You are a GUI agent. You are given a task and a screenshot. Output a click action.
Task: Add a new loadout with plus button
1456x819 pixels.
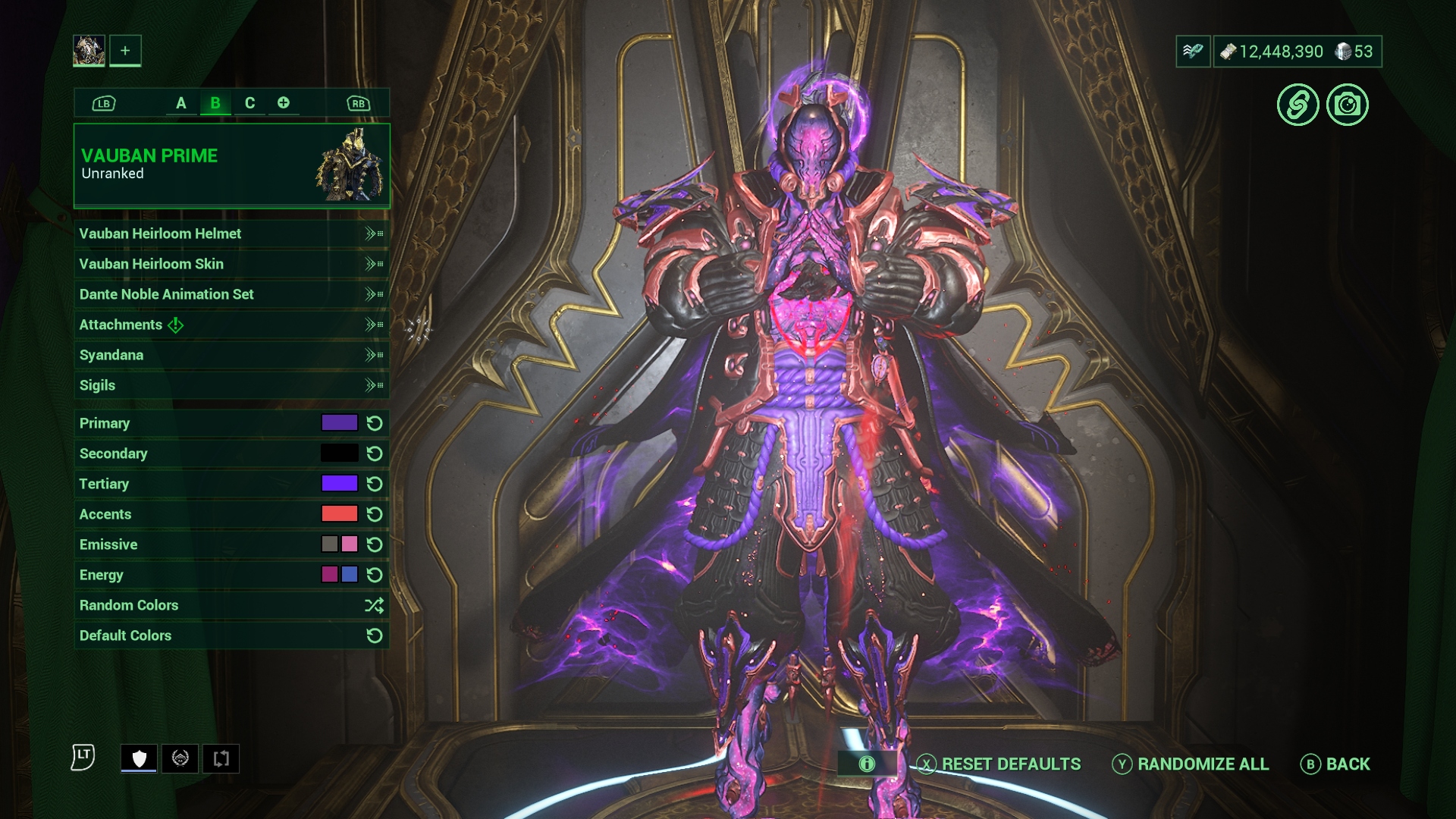click(125, 51)
